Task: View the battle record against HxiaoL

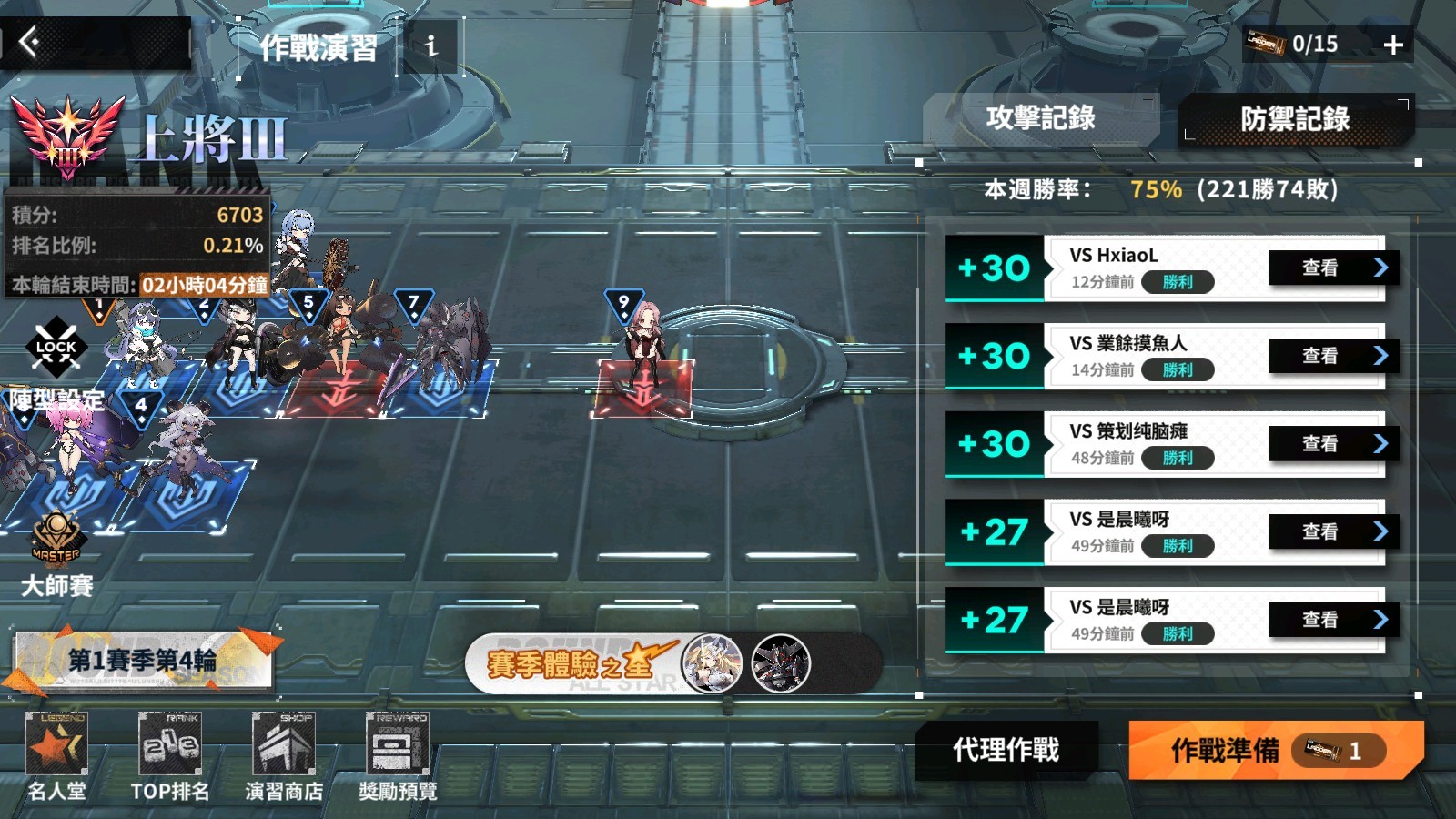Action: point(1329,268)
